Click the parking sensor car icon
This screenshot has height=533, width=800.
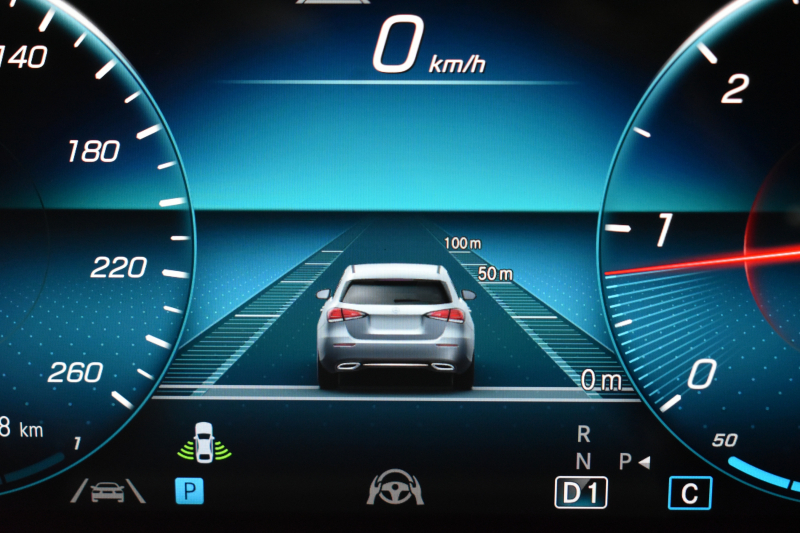pos(205,443)
